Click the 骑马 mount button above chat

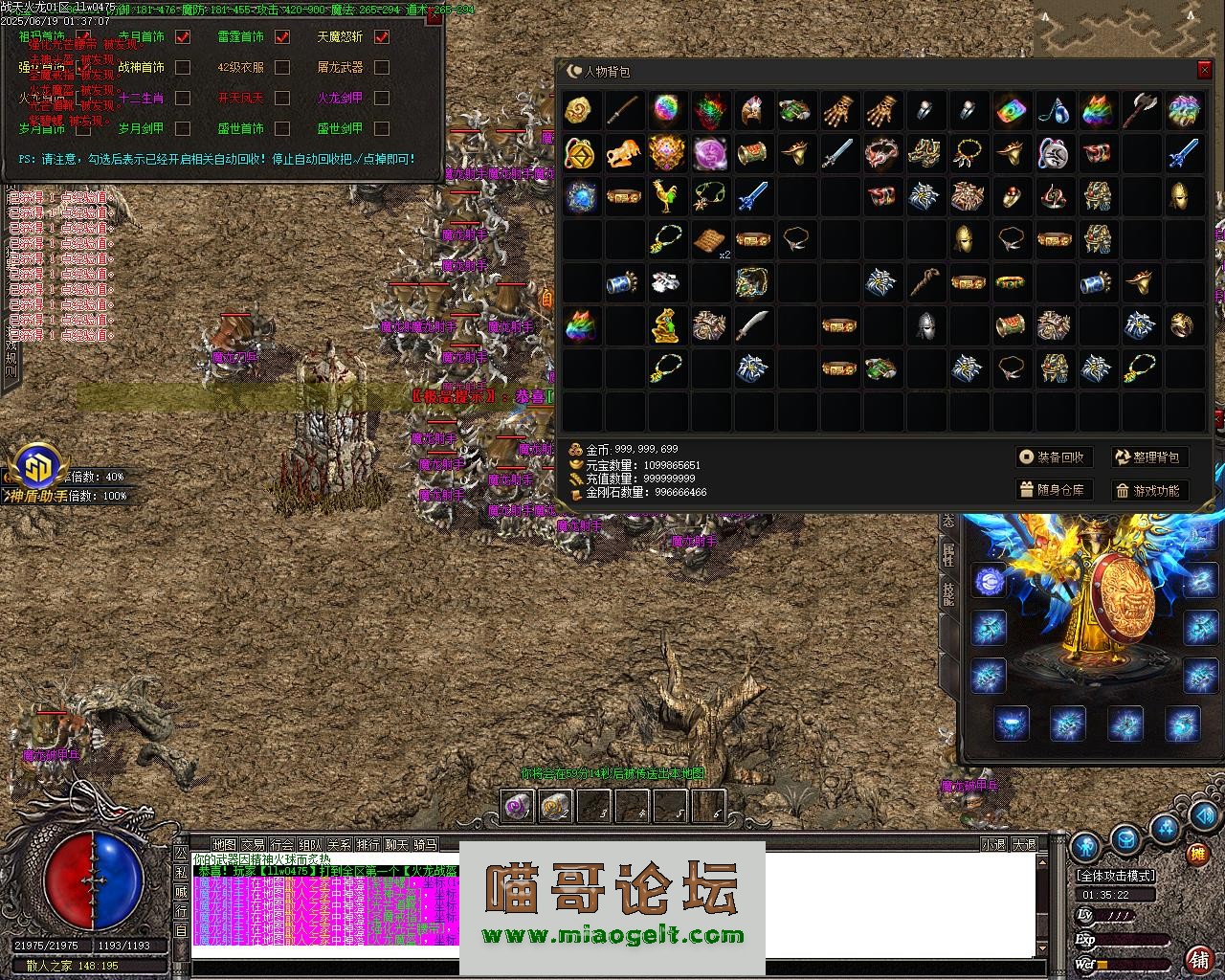point(425,844)
